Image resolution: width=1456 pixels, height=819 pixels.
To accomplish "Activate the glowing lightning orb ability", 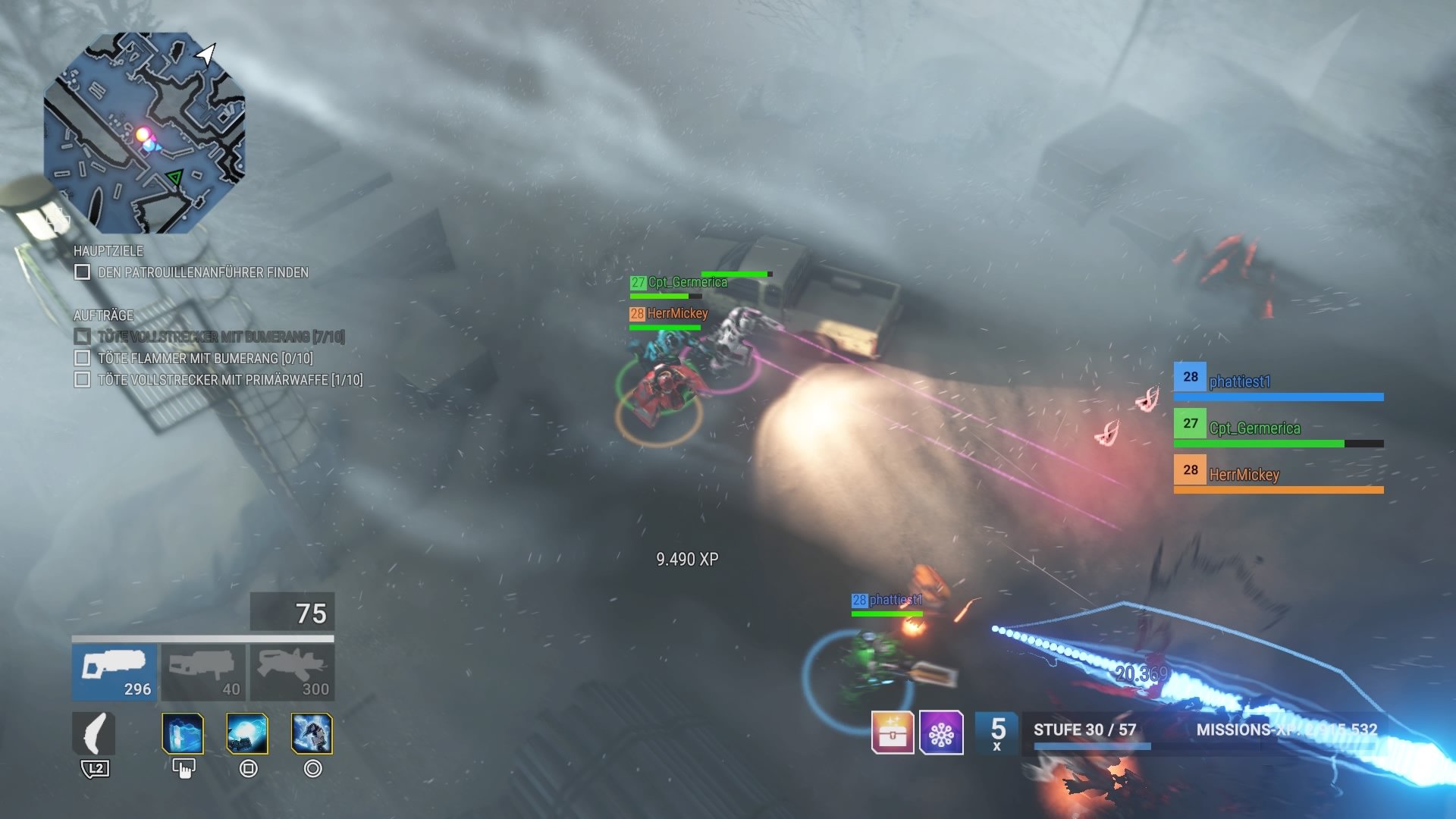I will click(247, 734).
